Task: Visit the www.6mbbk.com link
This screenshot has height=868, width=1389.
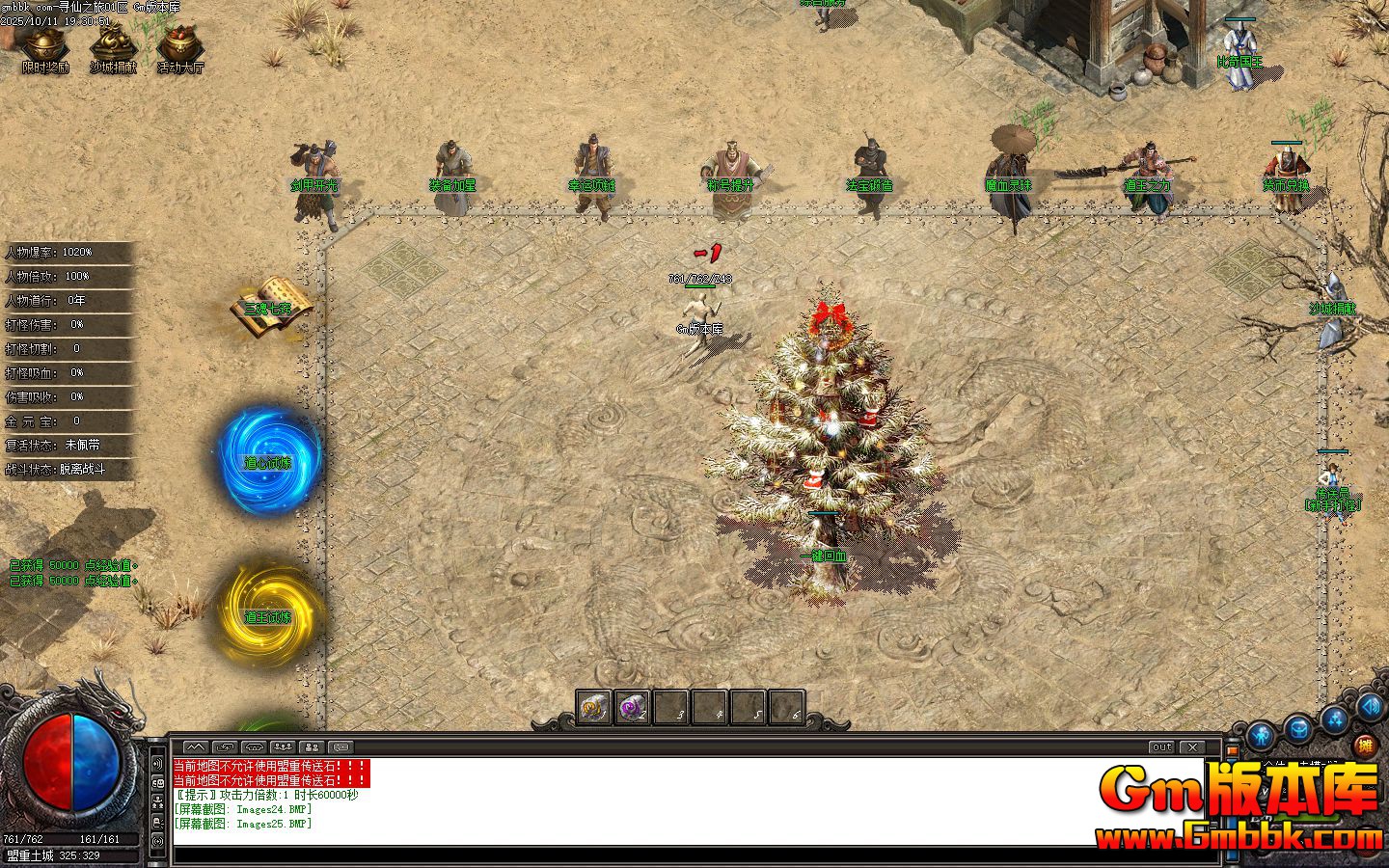Action: (x=1234, y=831)
